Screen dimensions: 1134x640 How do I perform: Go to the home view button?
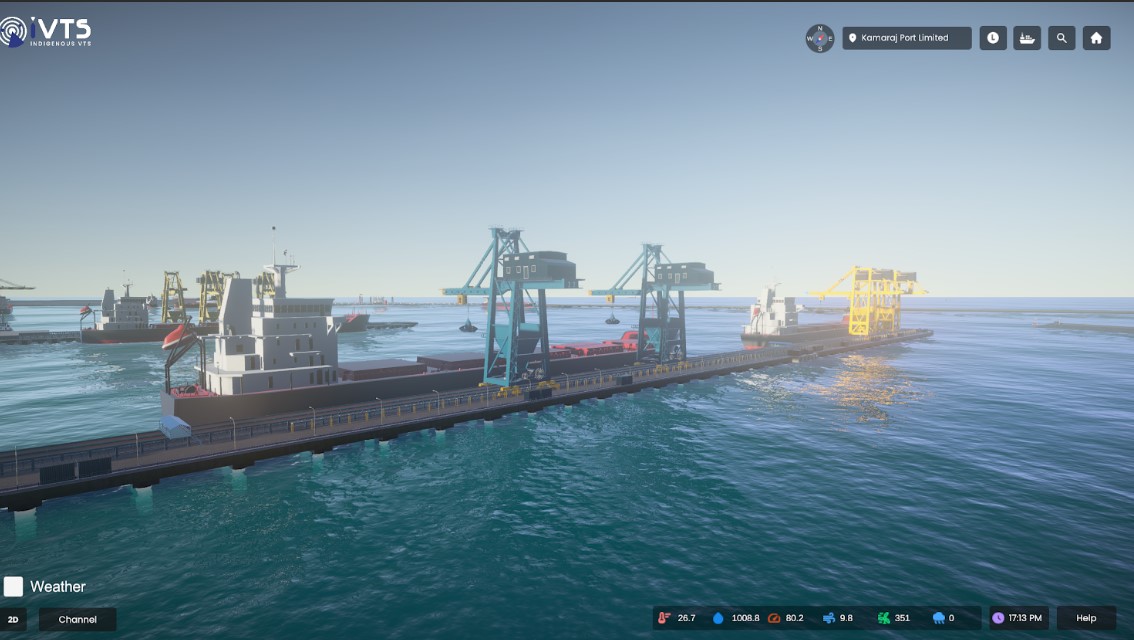tap(1096, 38)
